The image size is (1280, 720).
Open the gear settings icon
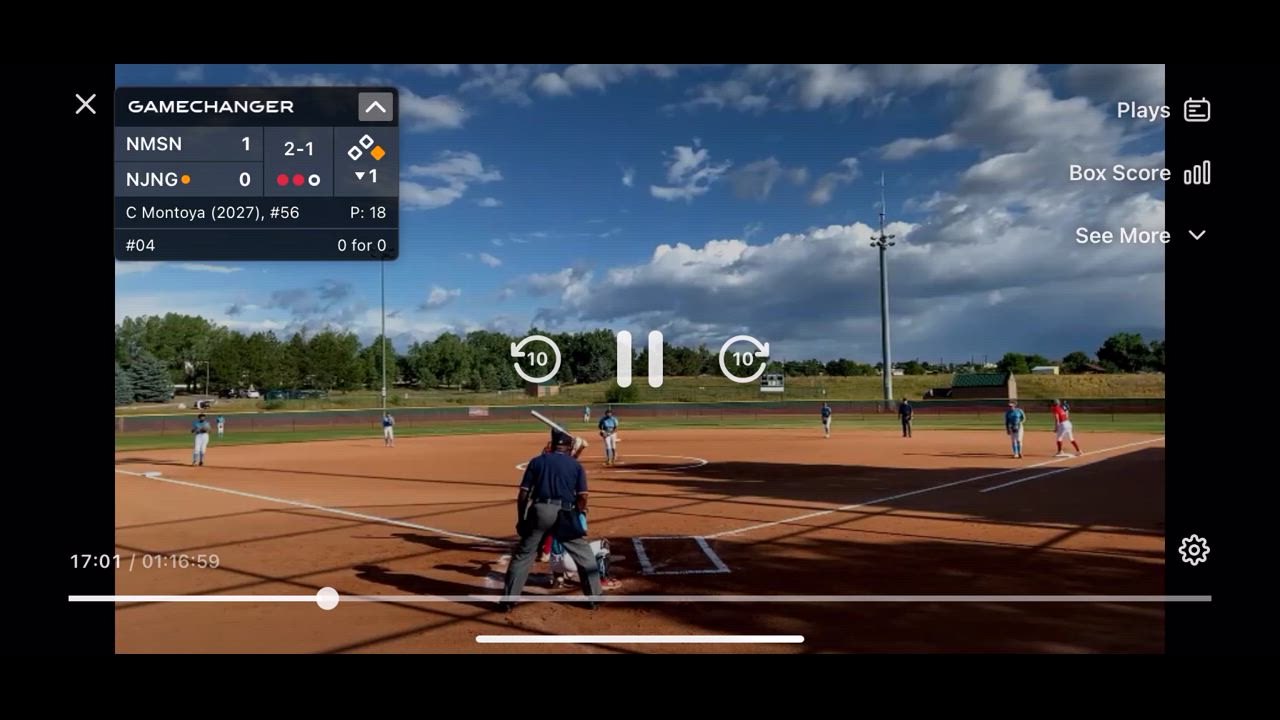[1194, 550]
